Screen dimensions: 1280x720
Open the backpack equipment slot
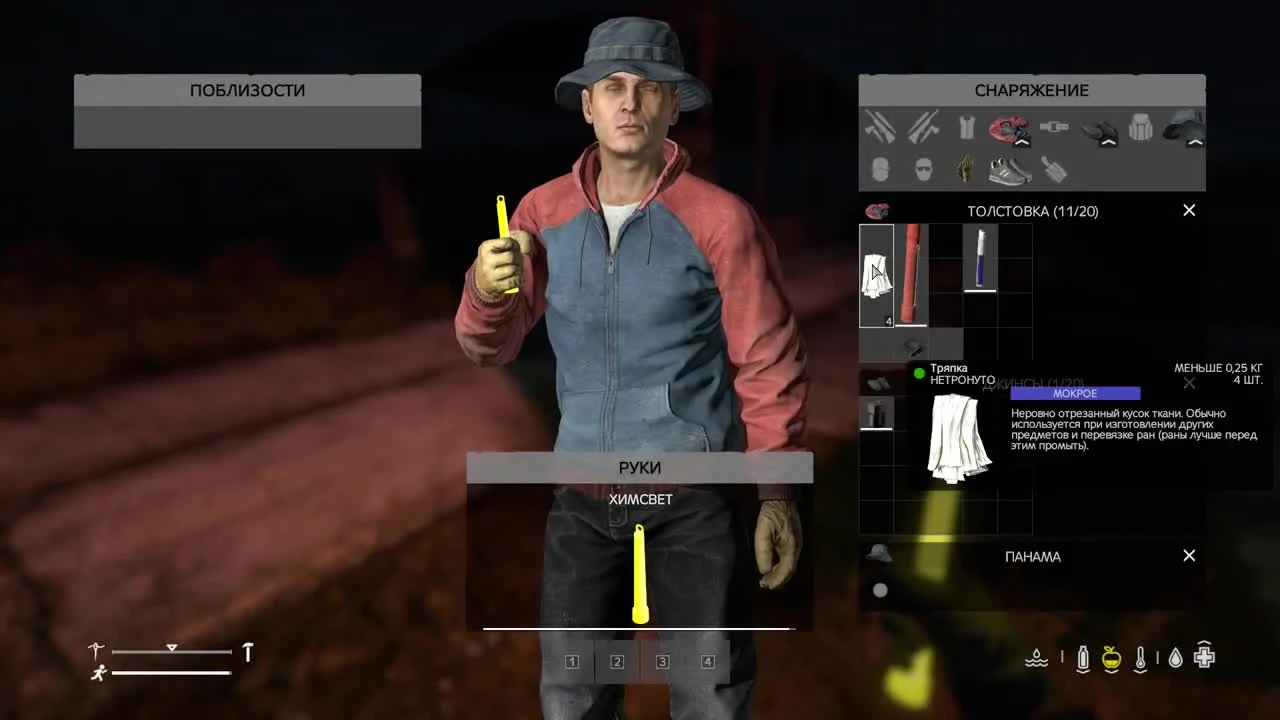tap(1140, 126)
